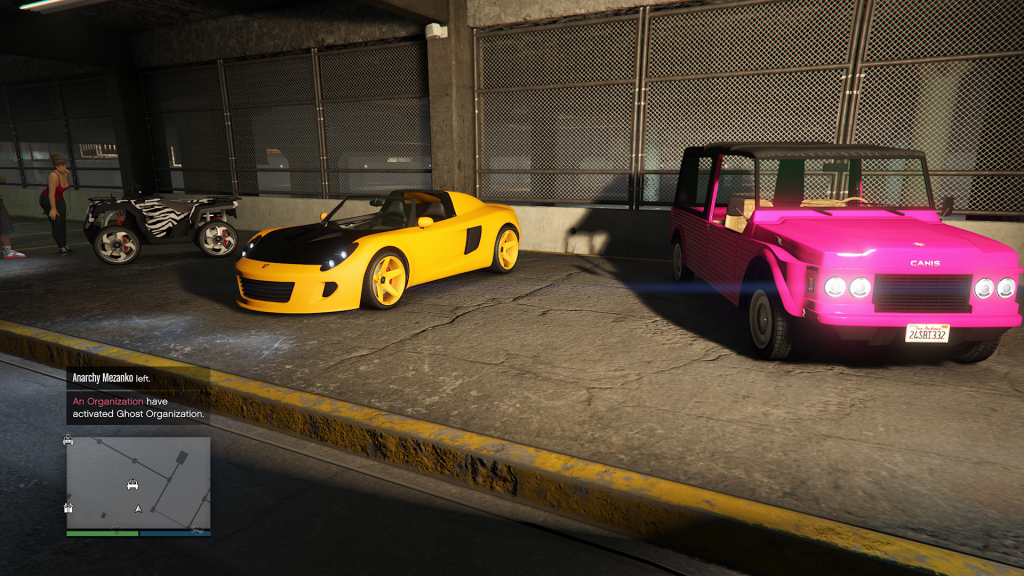Open the minimap in the corner

(x=138, y=483)
